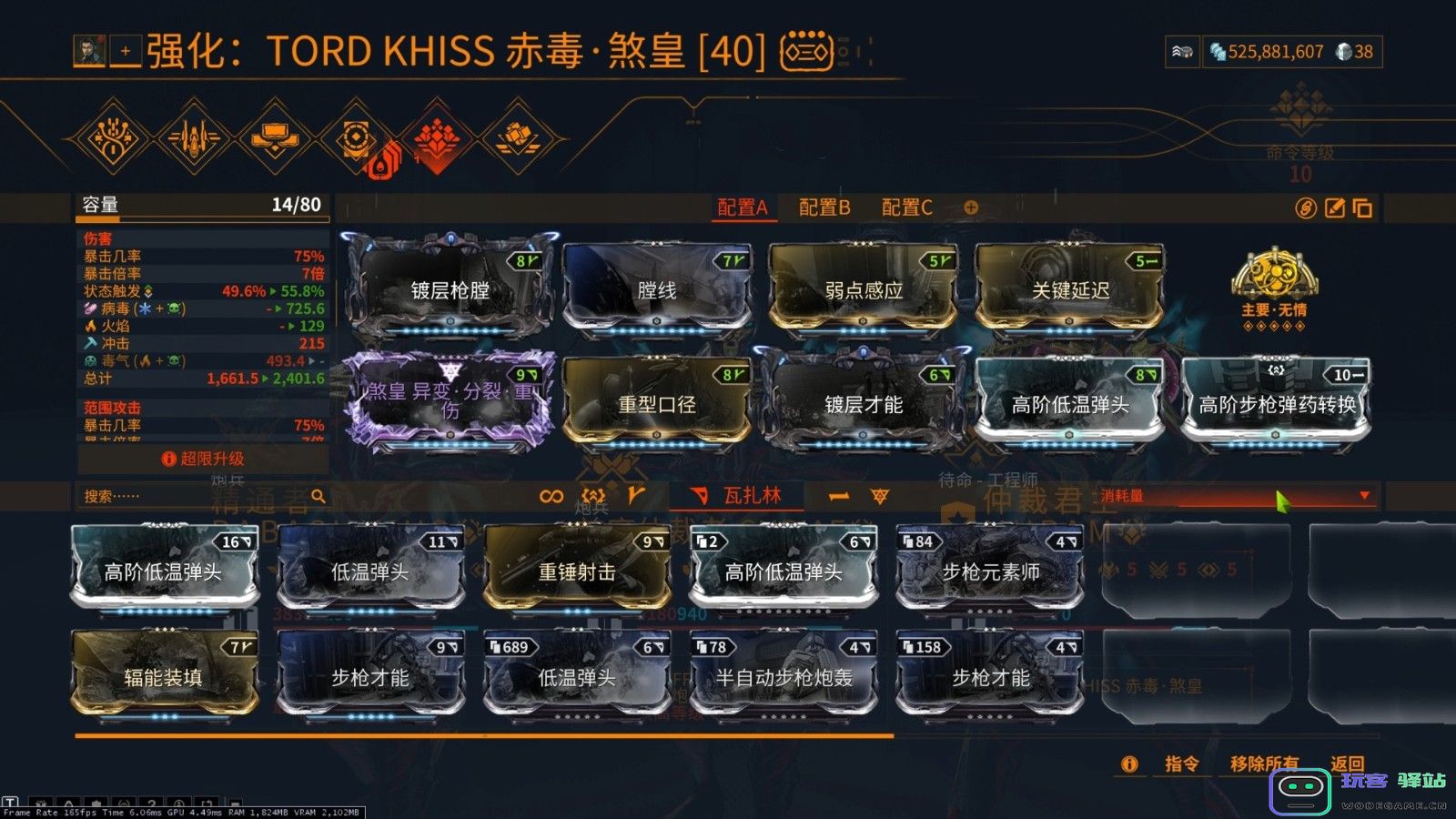Screen dimensions: 1456x819
Task: Expand the add new configuration plus button
Action: pos(968,208)
